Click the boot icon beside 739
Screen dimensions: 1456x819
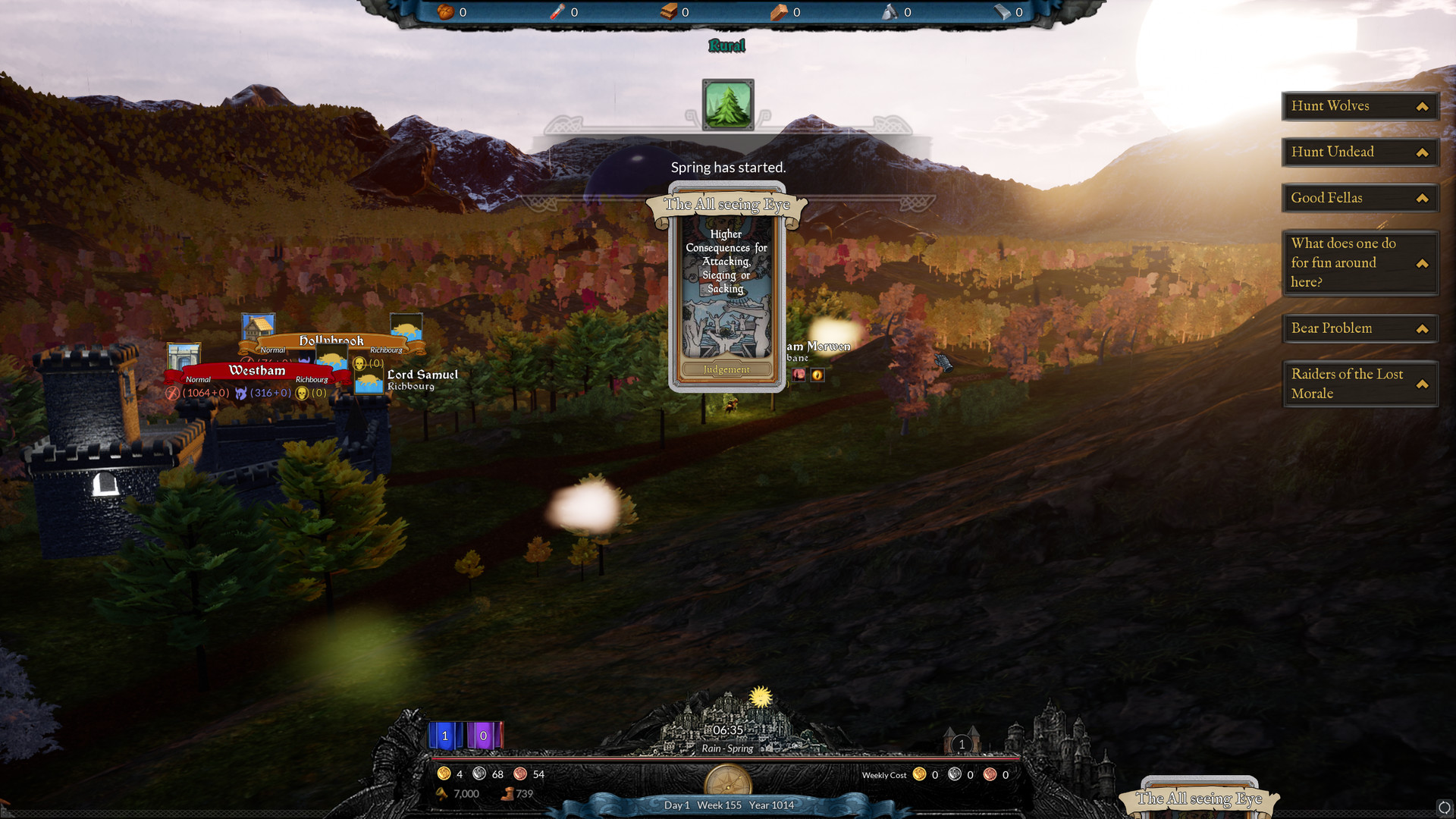507,793
